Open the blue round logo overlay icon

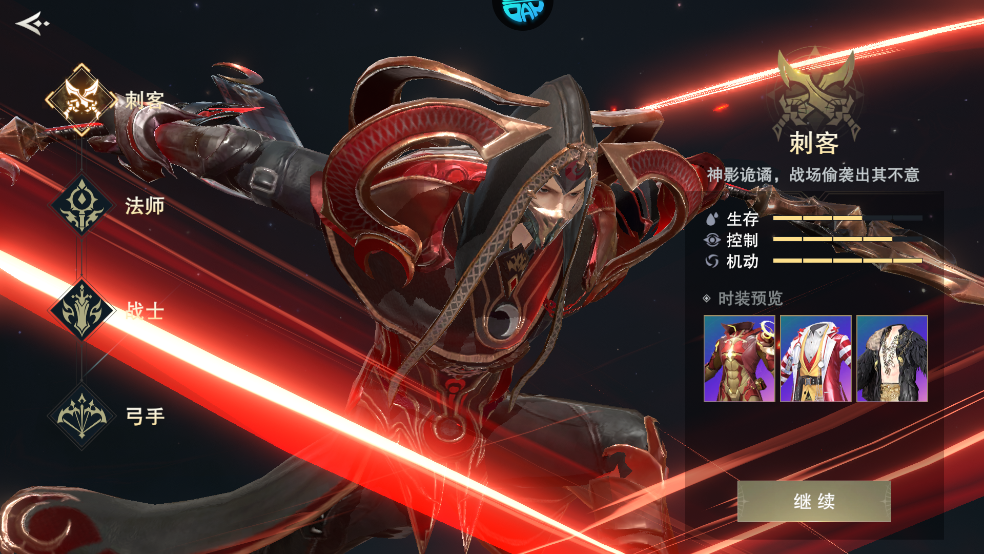pos(522,12)
